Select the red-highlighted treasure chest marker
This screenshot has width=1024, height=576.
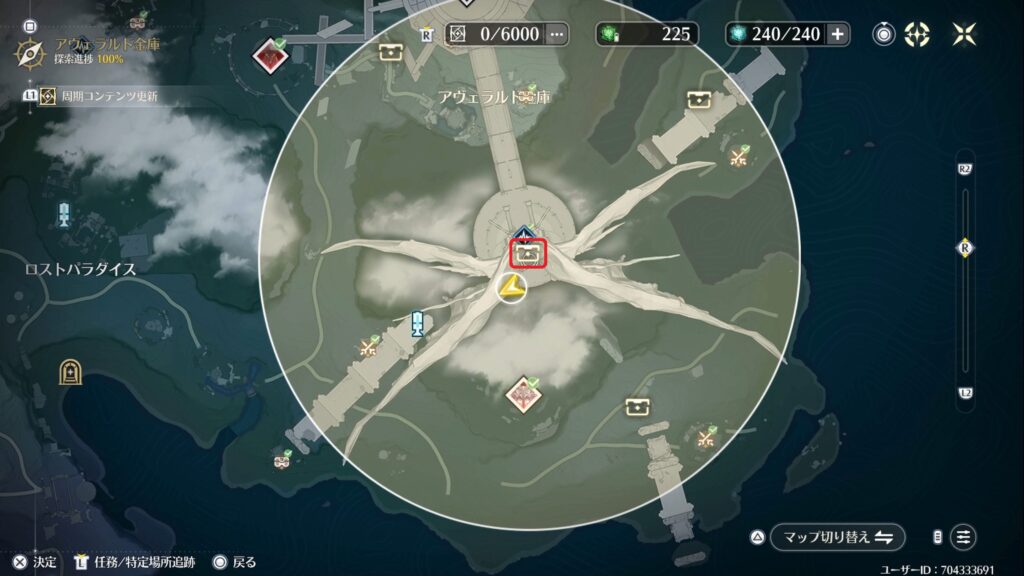(x=527, y=255)
